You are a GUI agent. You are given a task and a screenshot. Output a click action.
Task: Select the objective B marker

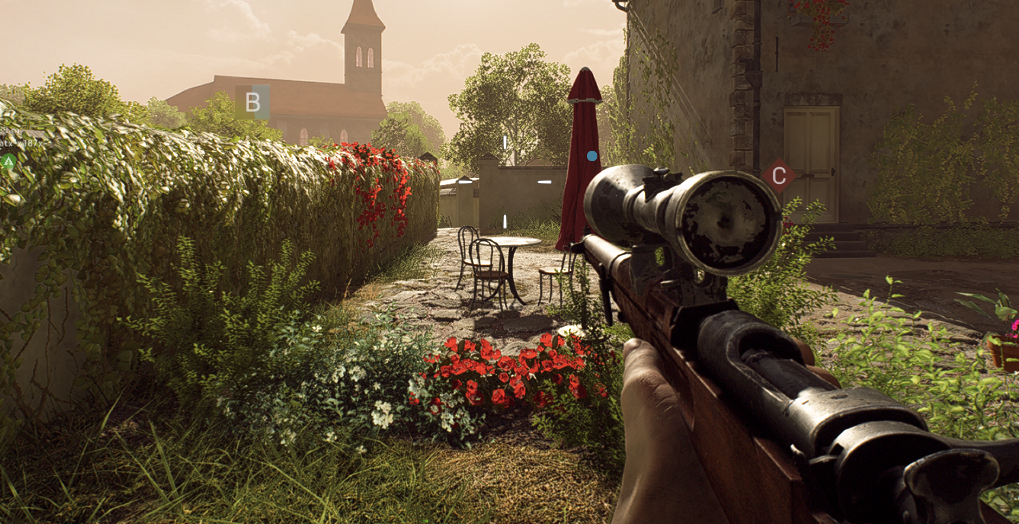pyautogui.click(x=252, y=101)
